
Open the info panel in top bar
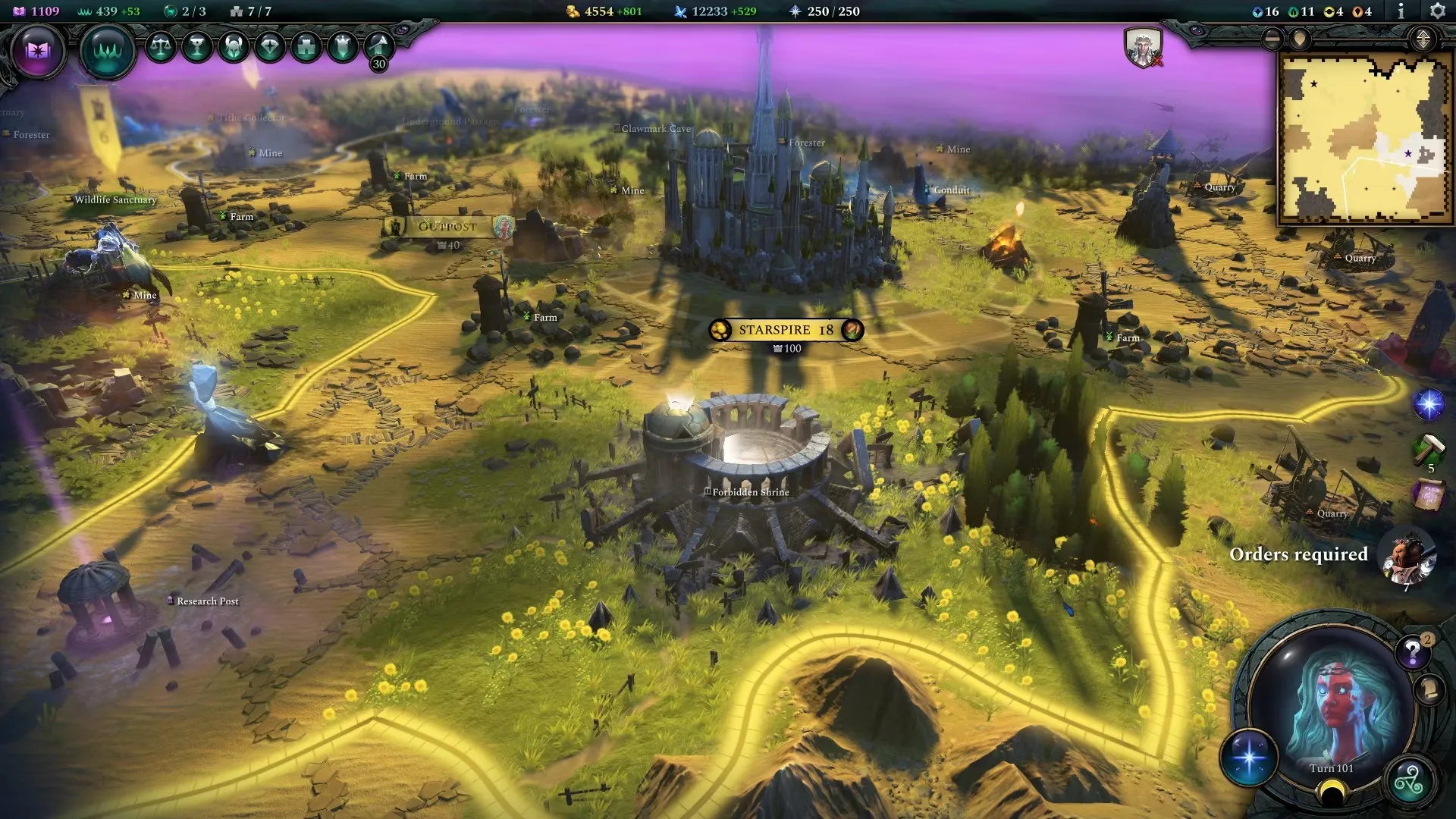(x=1401, y=11)
